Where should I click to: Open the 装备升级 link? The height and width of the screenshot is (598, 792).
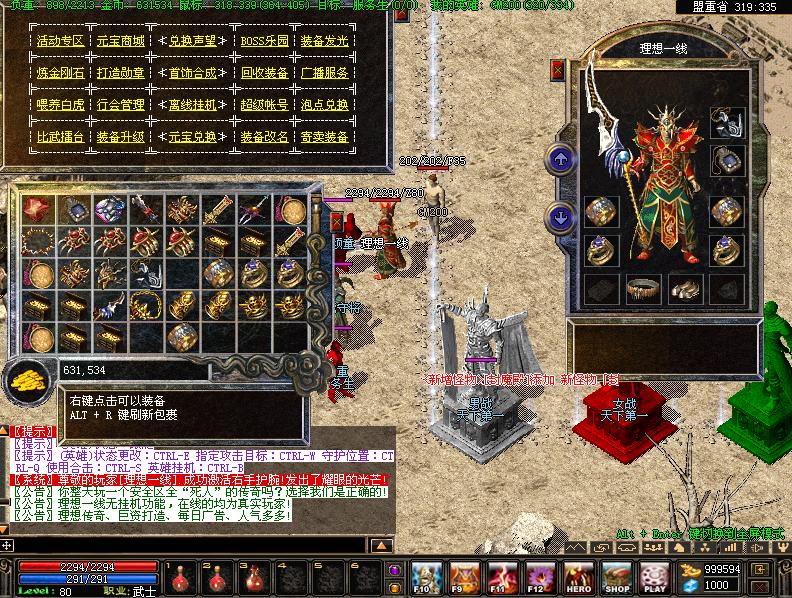click(120, 137)
